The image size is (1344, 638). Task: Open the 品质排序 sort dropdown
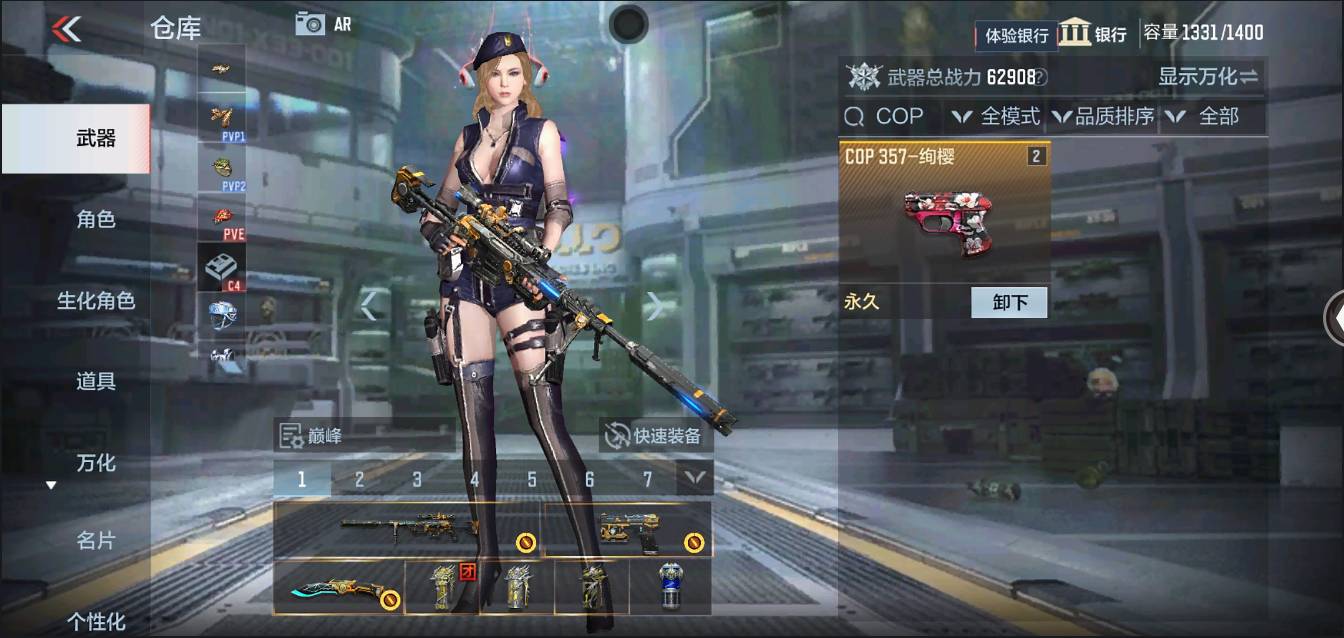[x=1104, y=116]
